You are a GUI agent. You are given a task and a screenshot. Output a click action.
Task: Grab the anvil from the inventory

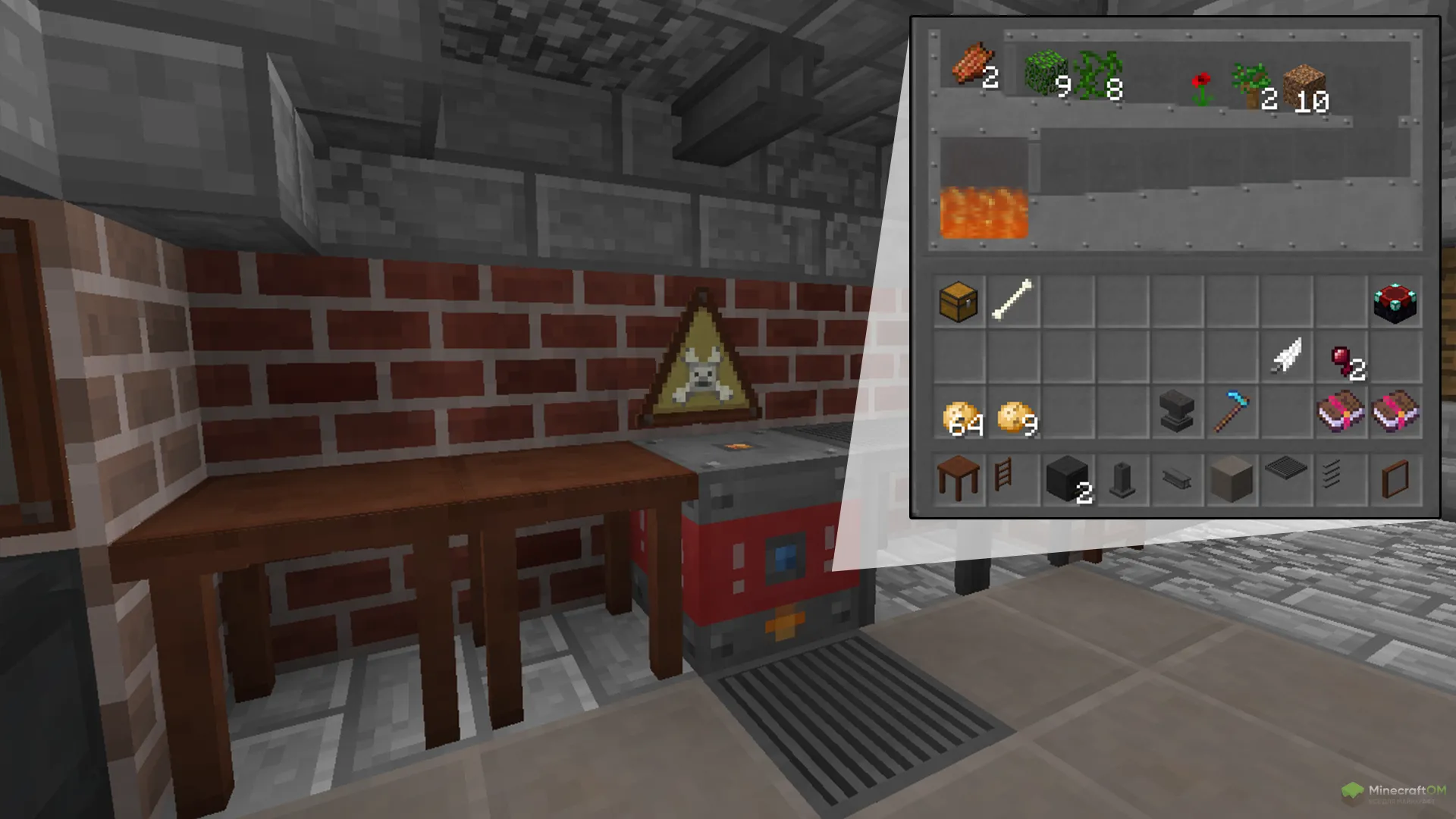pos(1176,412)
